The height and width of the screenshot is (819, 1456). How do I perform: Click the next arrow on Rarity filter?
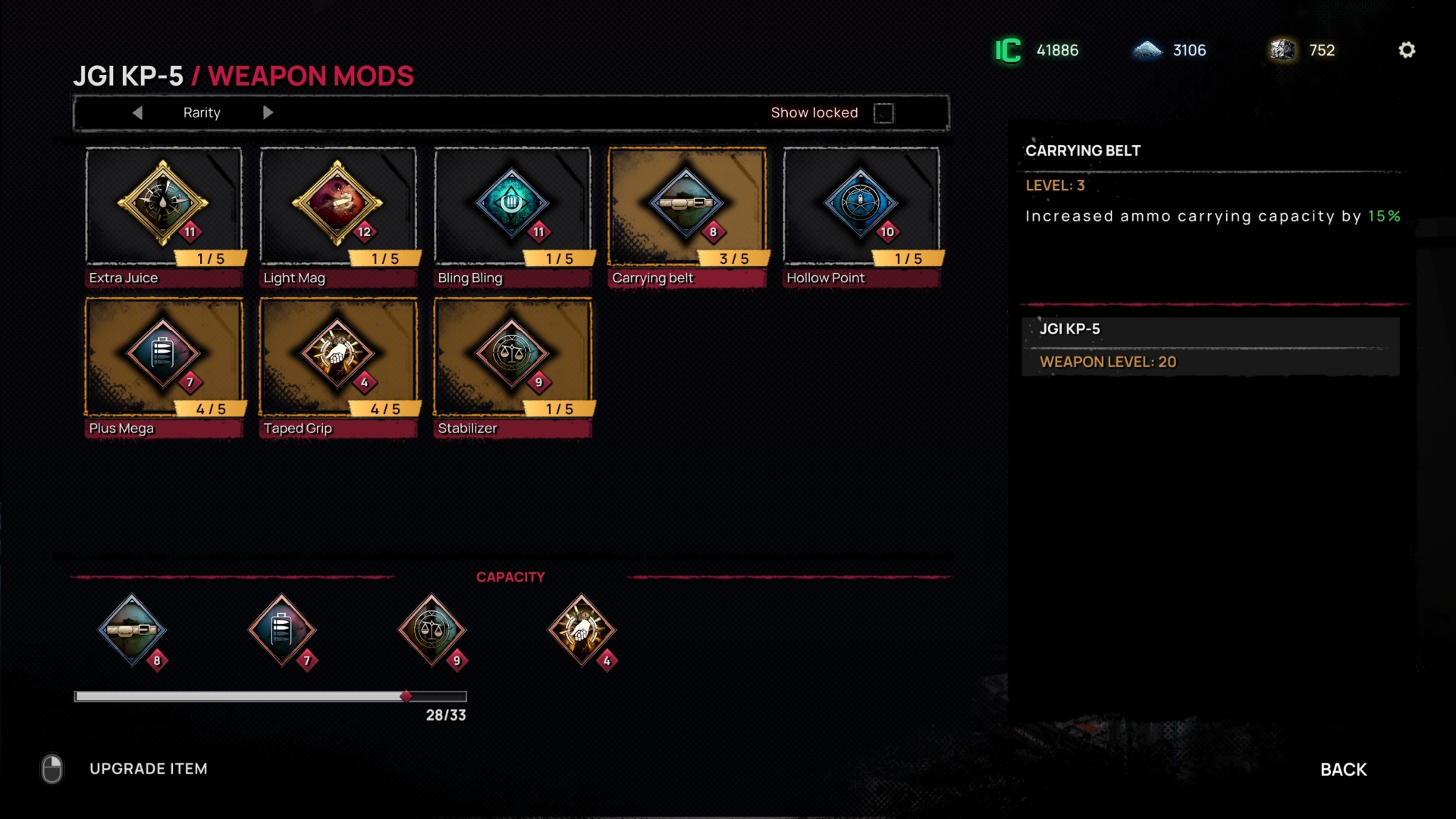(268, 112)
